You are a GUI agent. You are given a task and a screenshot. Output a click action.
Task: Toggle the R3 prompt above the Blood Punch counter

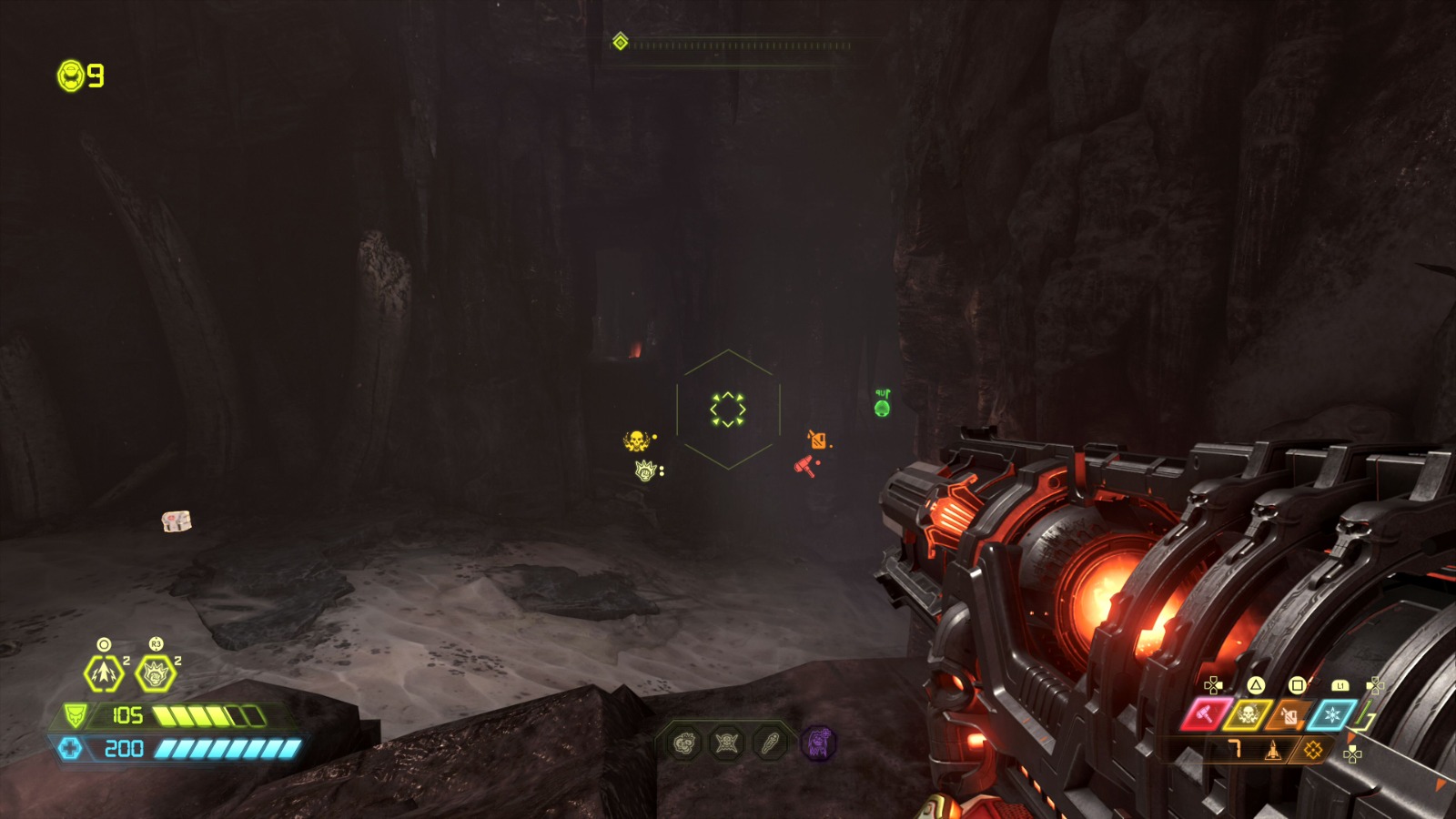(x=156, y=644)
